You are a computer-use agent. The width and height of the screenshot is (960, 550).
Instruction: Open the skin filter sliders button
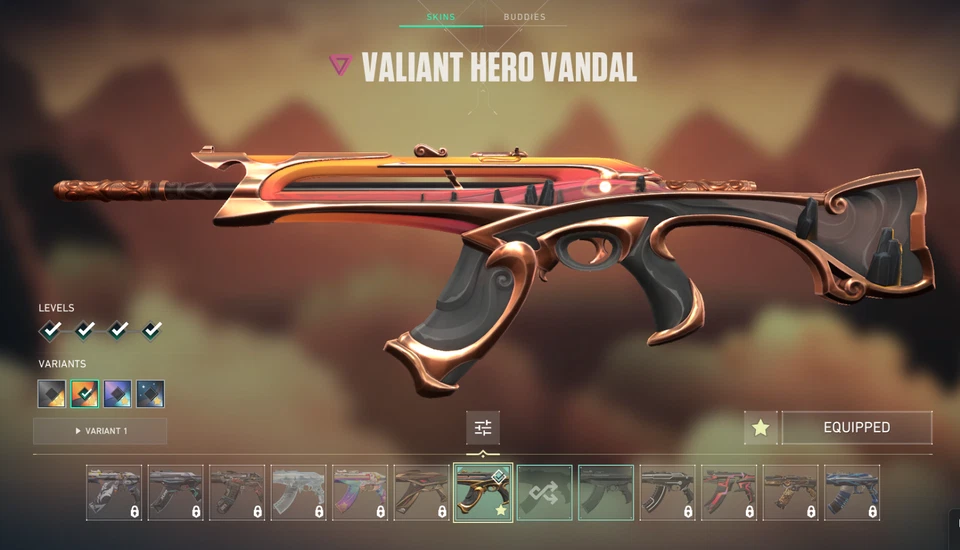point(483,428)
